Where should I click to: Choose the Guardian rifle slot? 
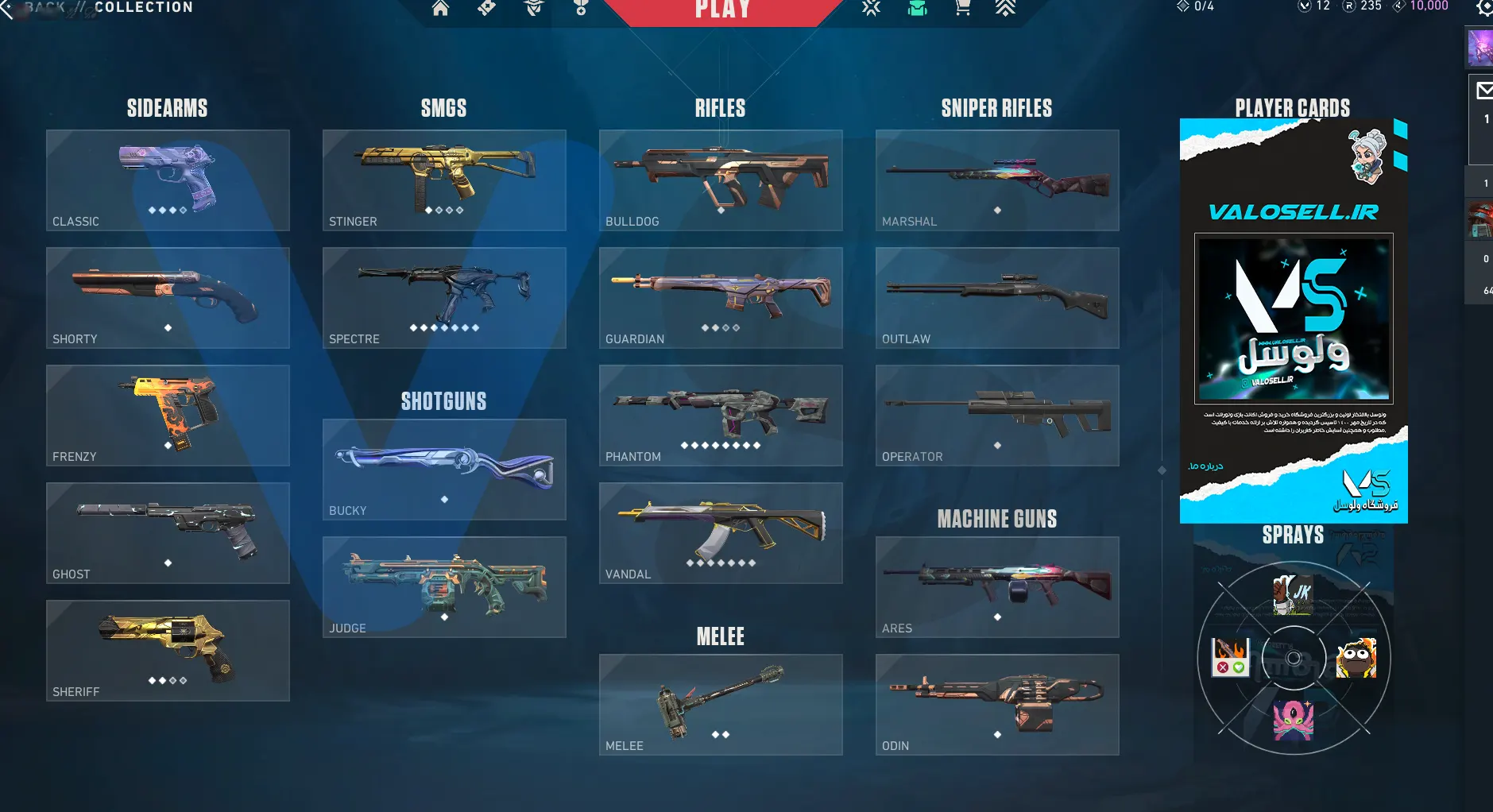[721, 298]
